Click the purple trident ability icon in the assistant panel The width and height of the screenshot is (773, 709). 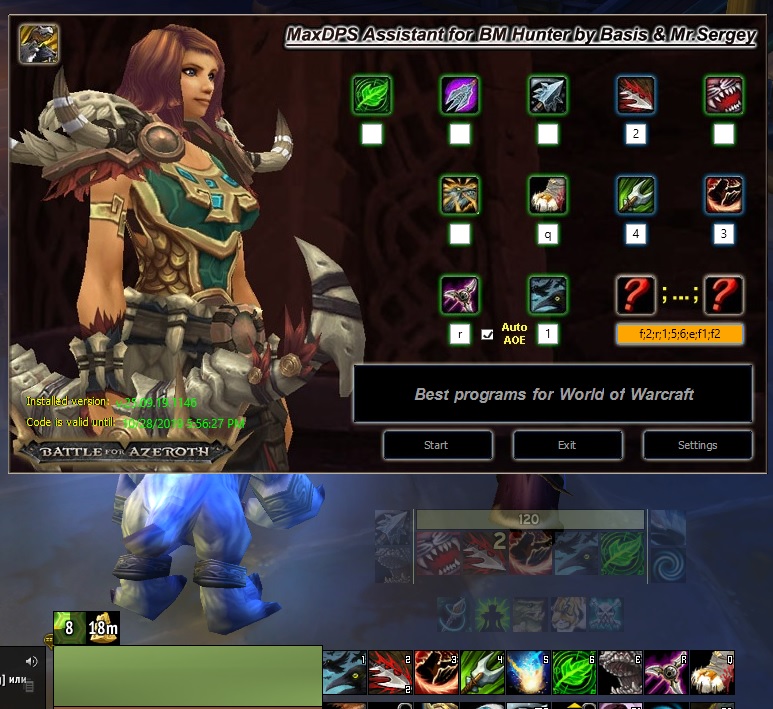tap(460, 95)
